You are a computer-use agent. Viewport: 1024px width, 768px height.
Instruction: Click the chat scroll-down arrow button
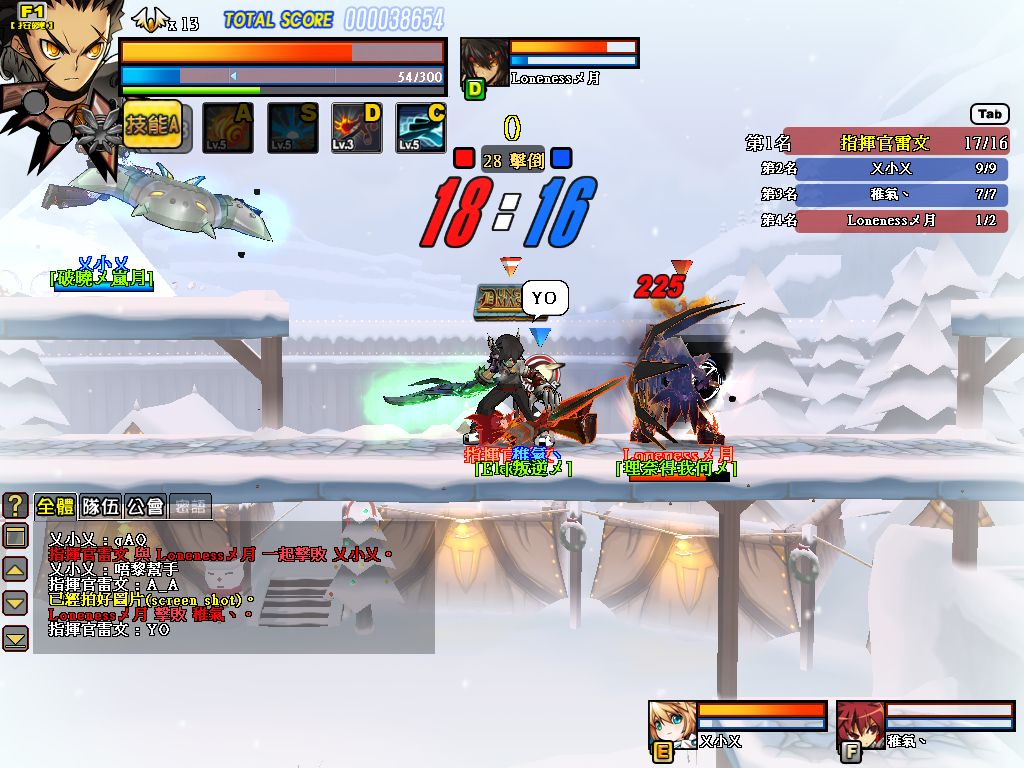click(x=15, y=603)
